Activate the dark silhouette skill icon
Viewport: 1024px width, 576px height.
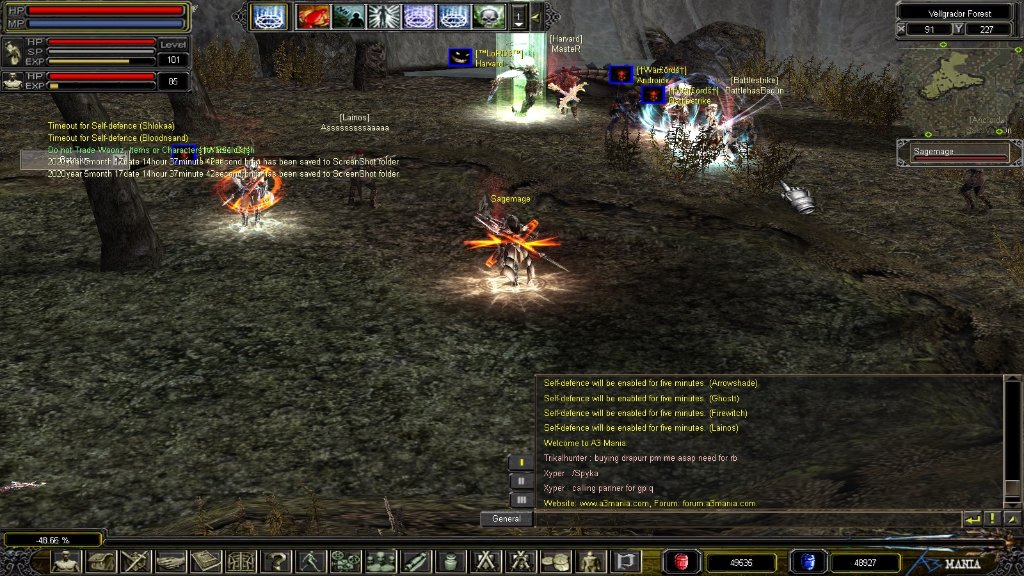[x=349, y=16]
